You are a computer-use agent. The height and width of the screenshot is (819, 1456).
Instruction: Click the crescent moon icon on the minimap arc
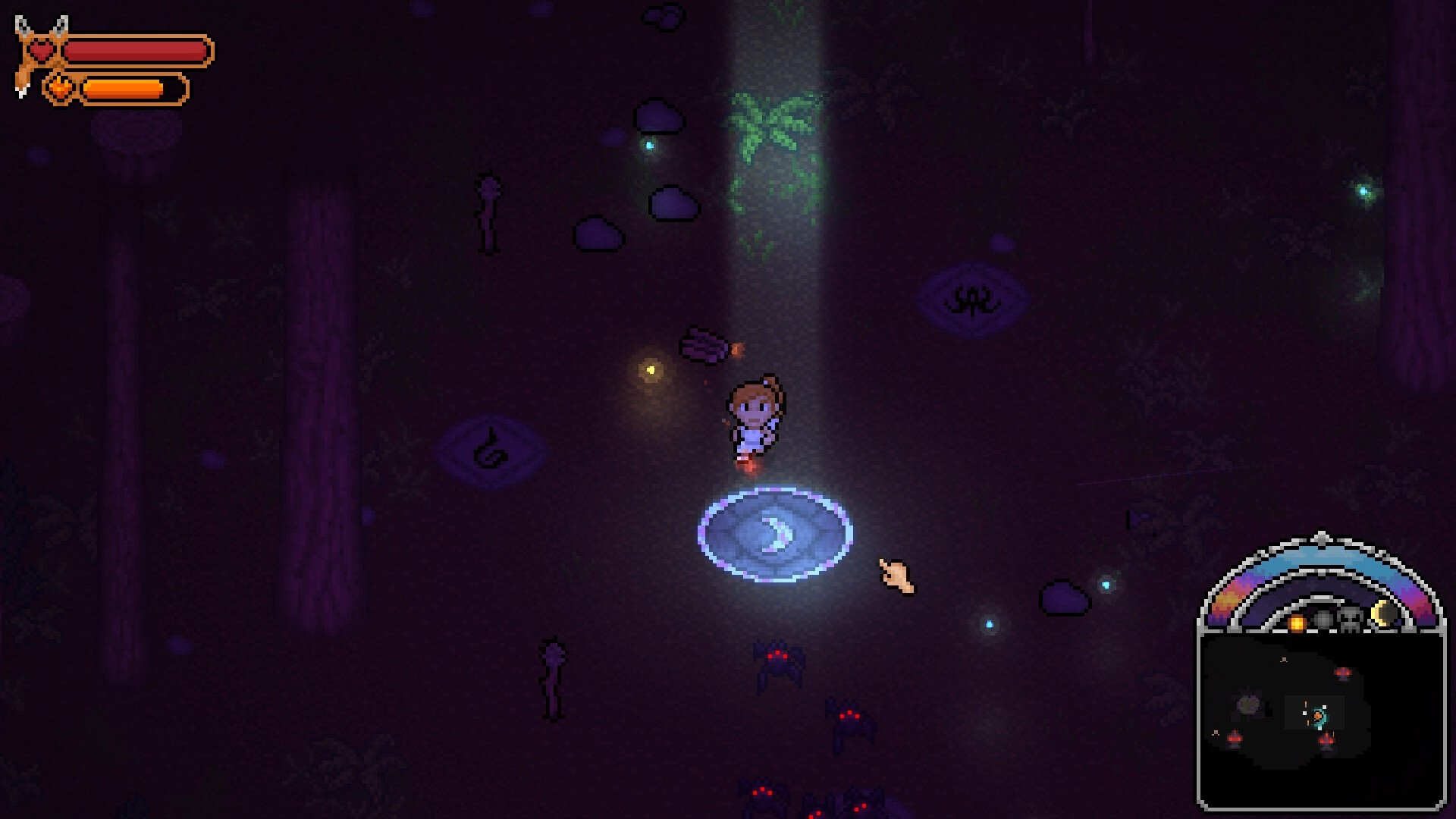[x=1383, y=614]
